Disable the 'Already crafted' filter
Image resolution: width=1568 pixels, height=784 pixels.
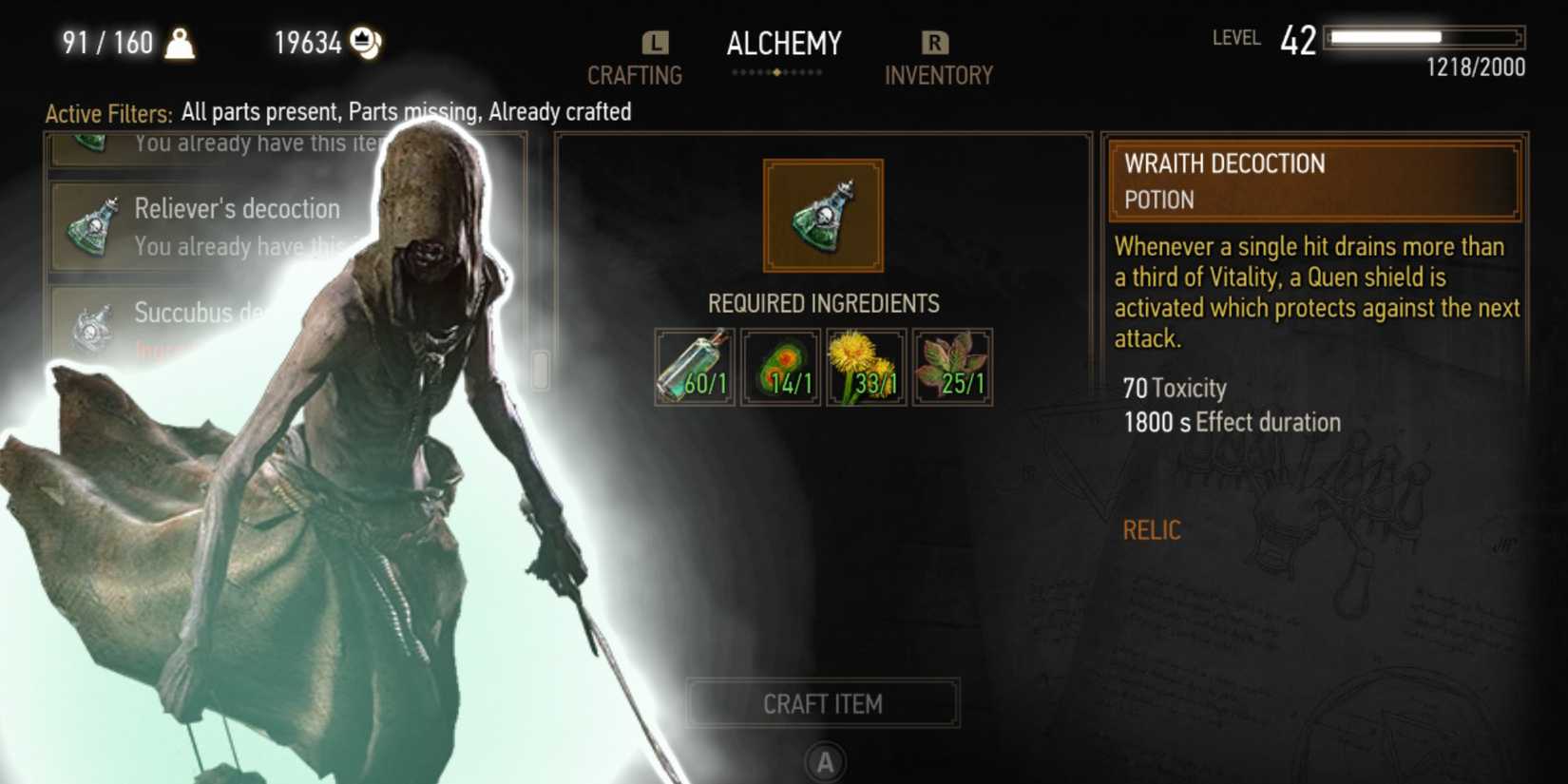click(560, 112)
